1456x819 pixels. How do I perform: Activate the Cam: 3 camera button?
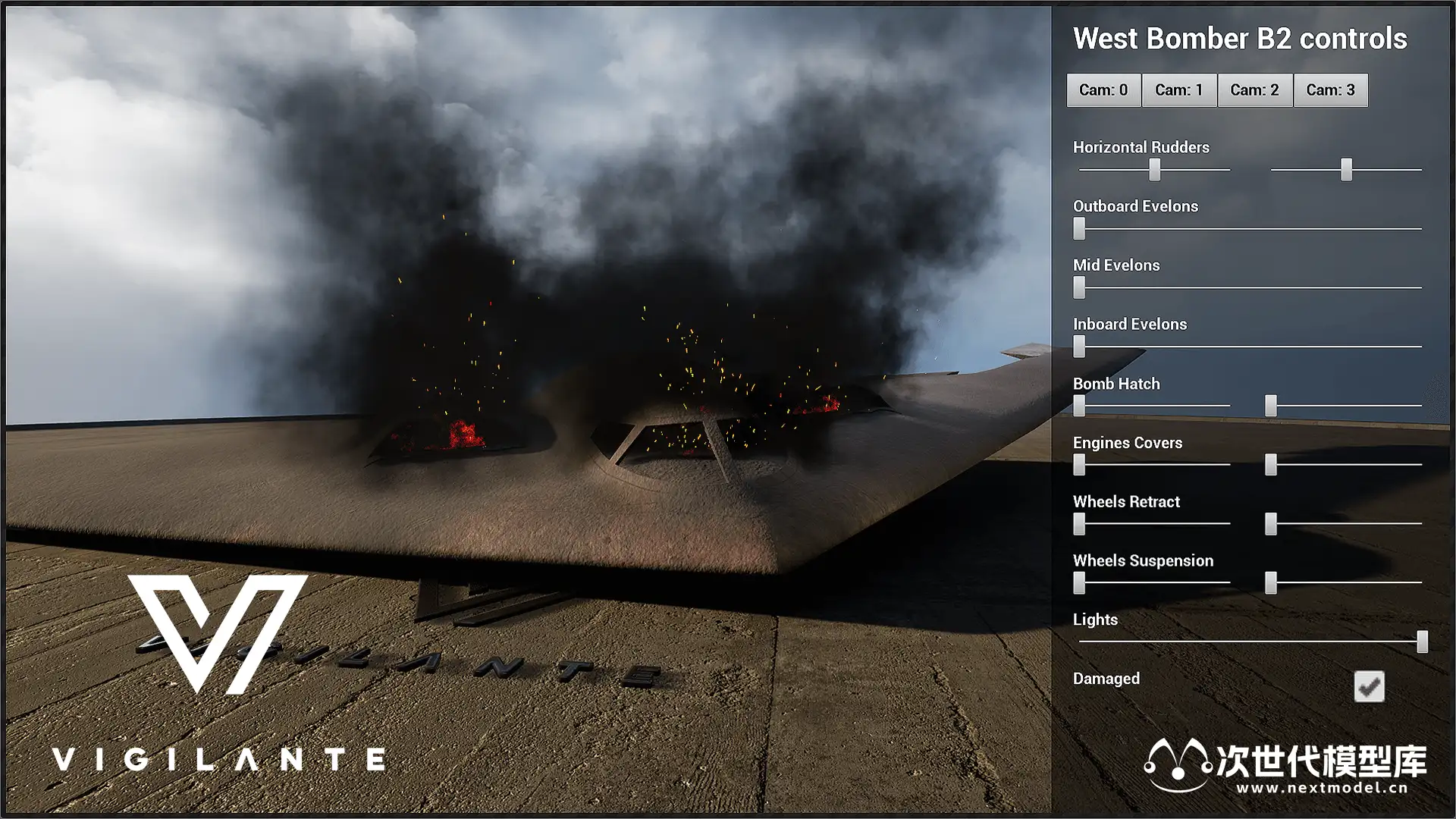[x=1330, y=90]
